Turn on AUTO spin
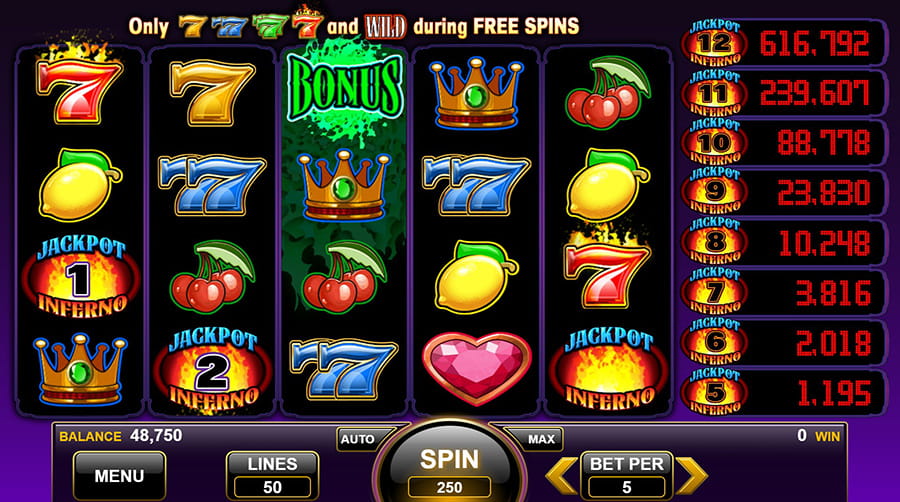This screenshot has width=900, height=502. (x=357, y=439)
